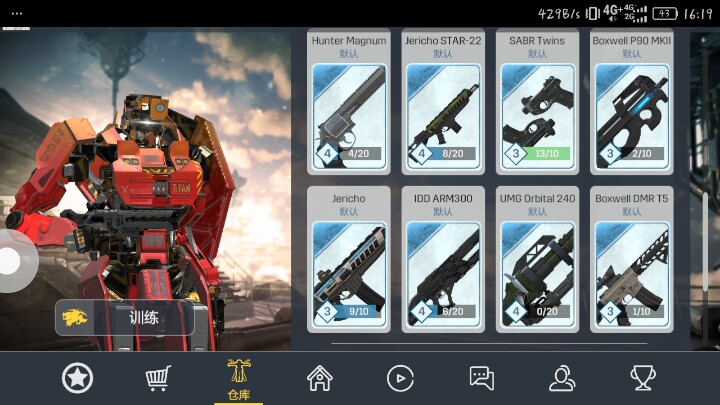The image size is (720, 405).
Task: Show the trophy leaderboard tab
Action: click(x=642, y=378)
